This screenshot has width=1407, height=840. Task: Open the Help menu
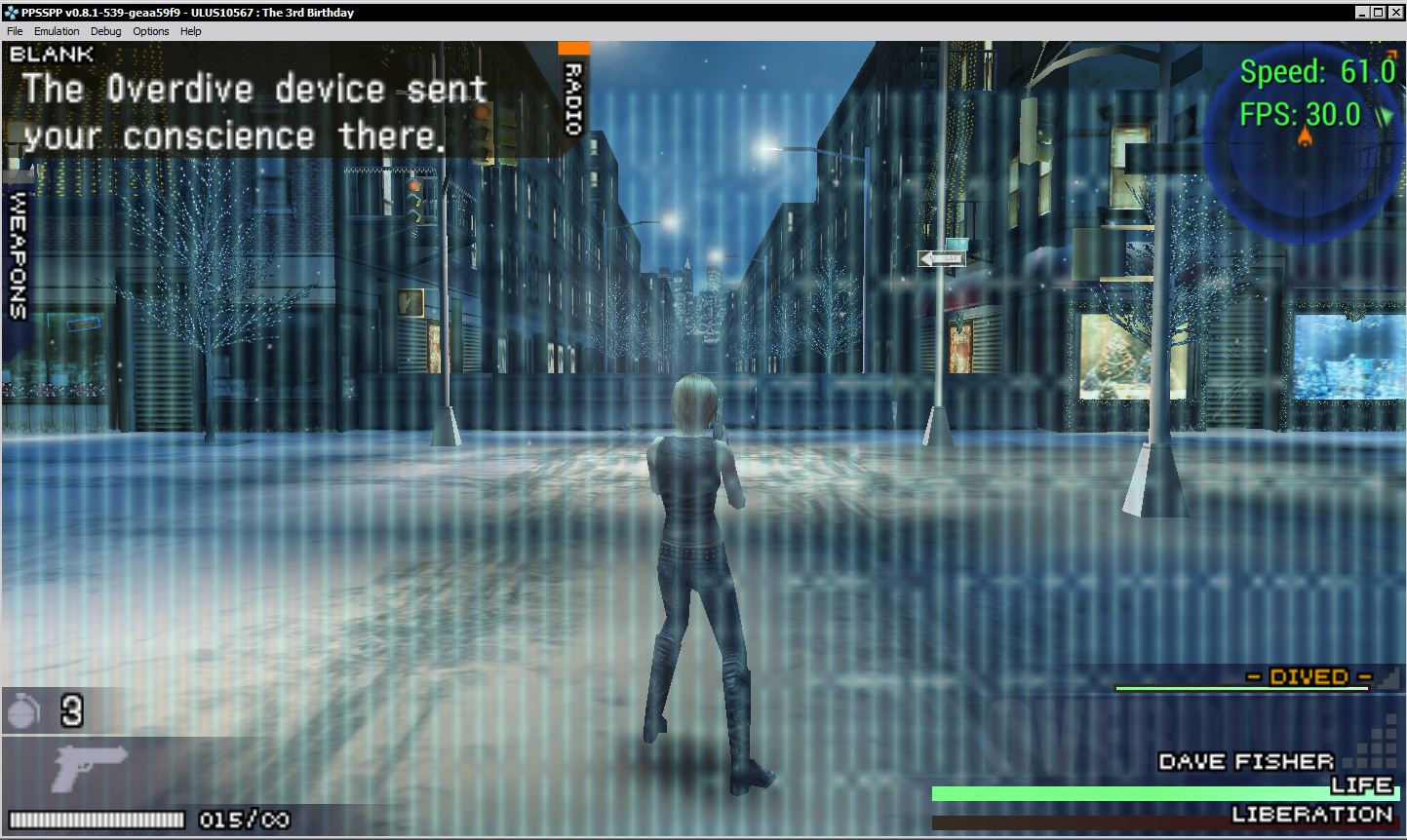click(x=191, y=31)
